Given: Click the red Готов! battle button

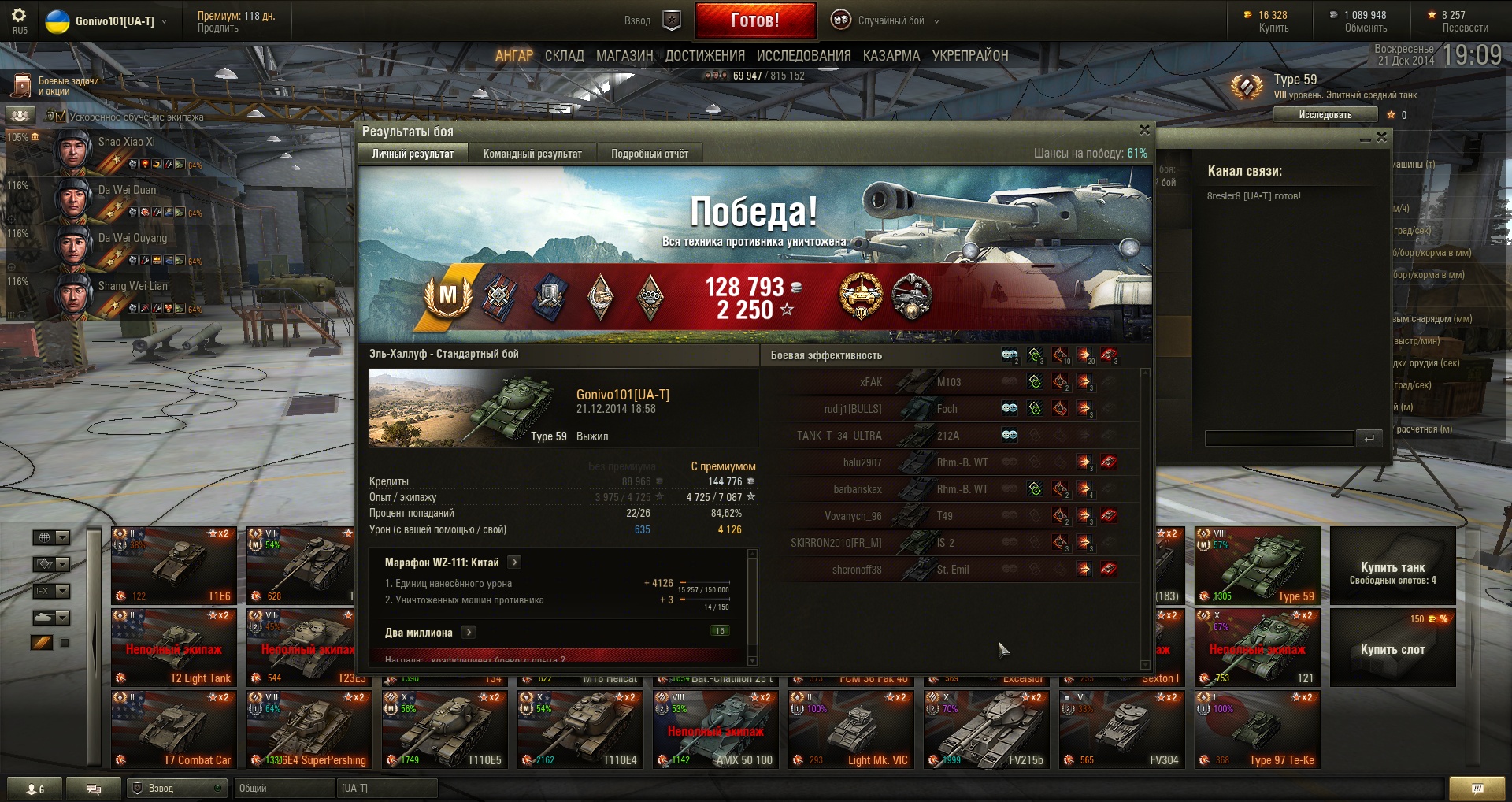Looking at the screenshot, I should 755,20.
